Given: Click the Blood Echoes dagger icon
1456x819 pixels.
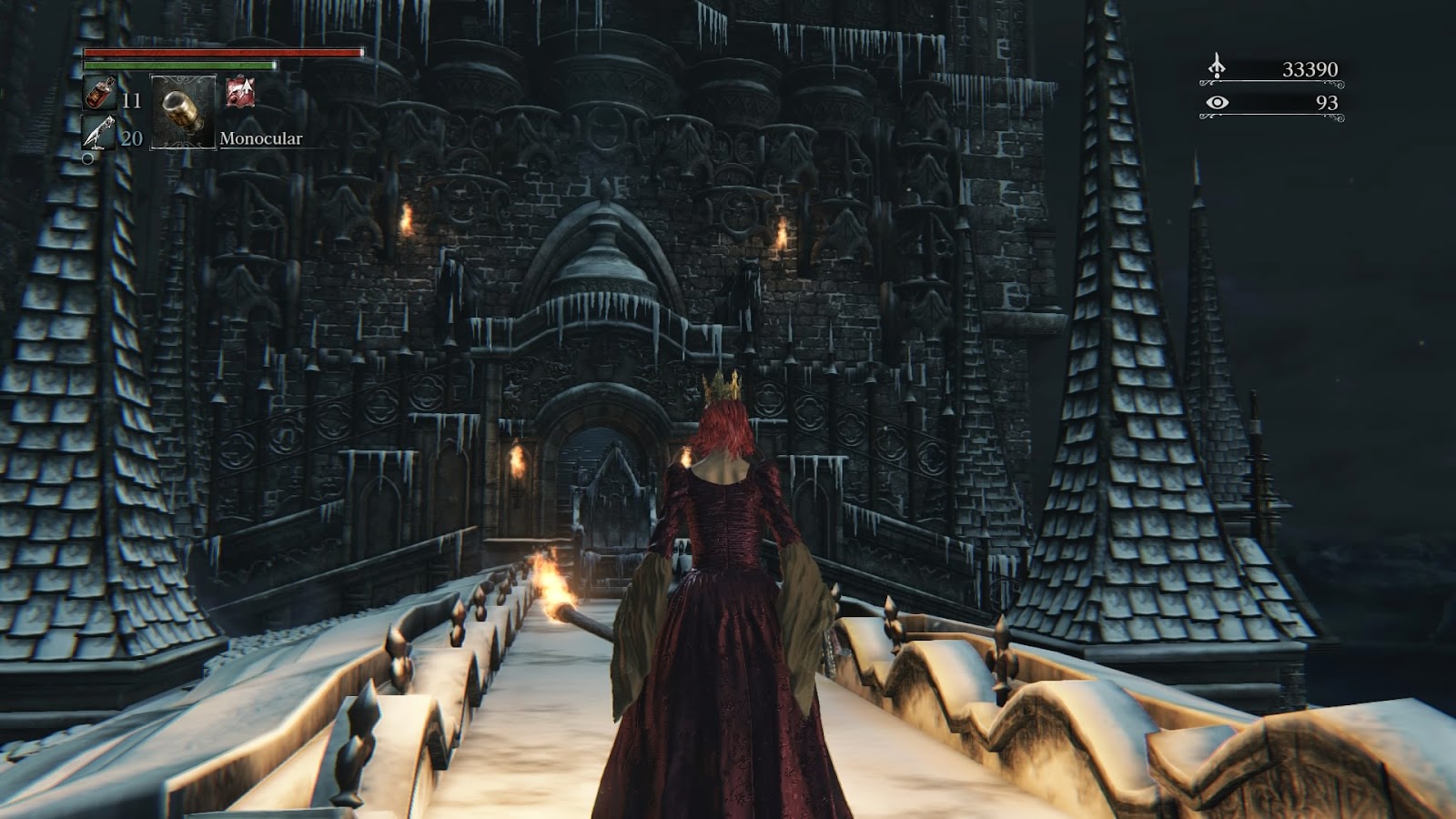Looking at the screenshot, I should (x=1215, y=64).
